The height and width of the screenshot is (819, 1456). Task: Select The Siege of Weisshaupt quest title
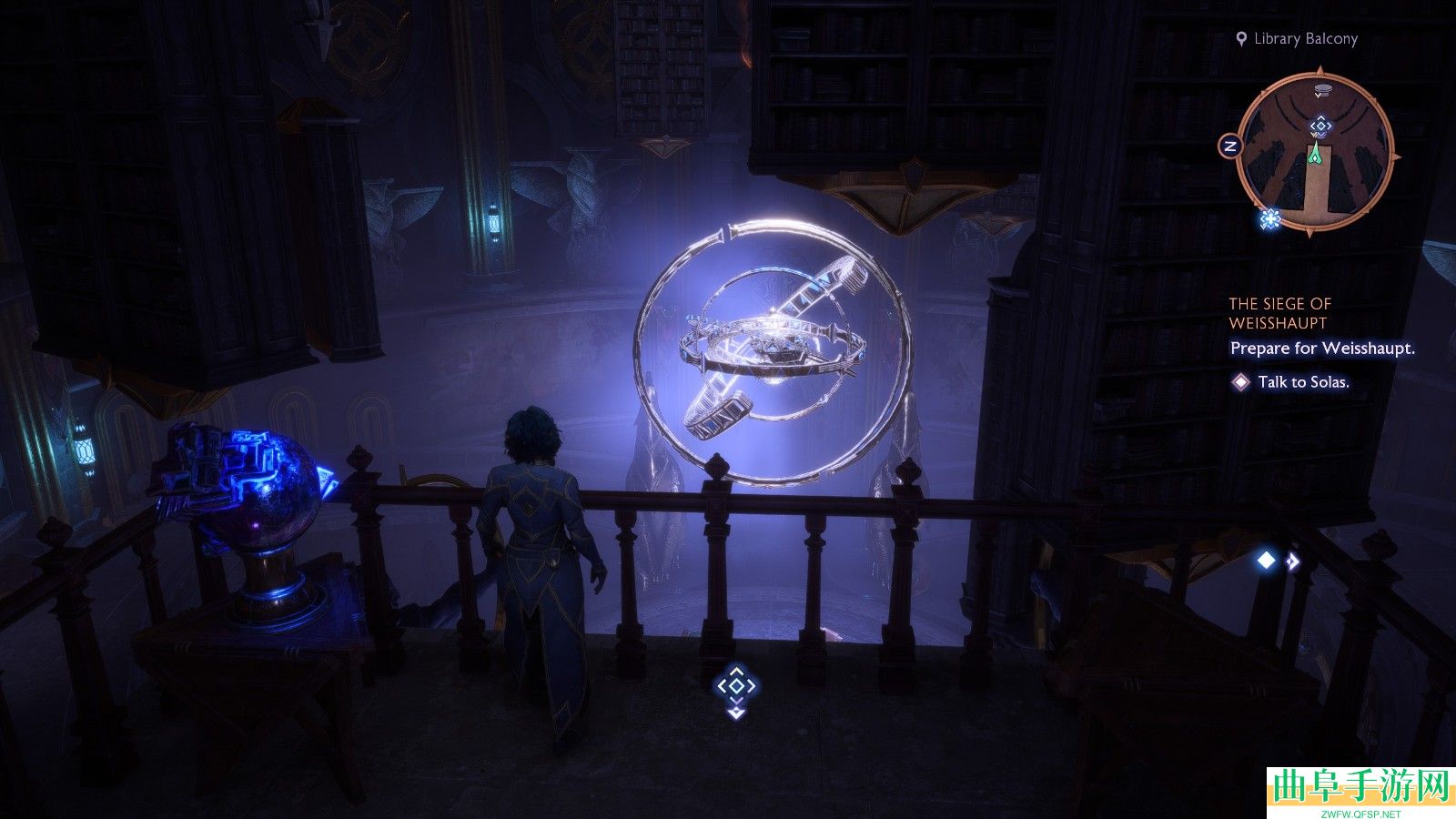(x=1279, y=313)
